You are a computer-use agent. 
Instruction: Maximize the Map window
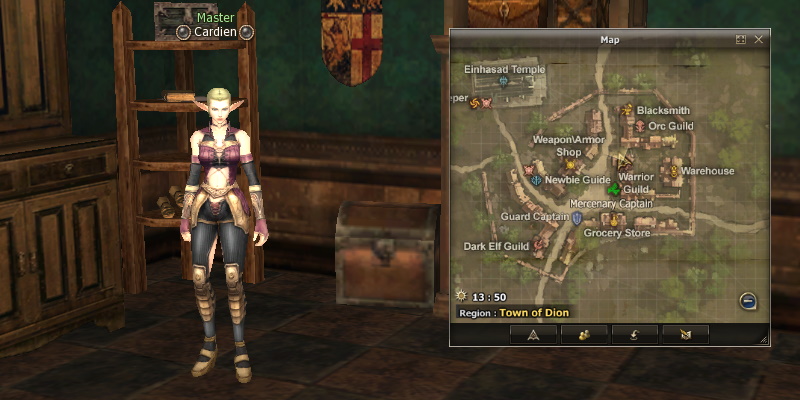[741, 39]
